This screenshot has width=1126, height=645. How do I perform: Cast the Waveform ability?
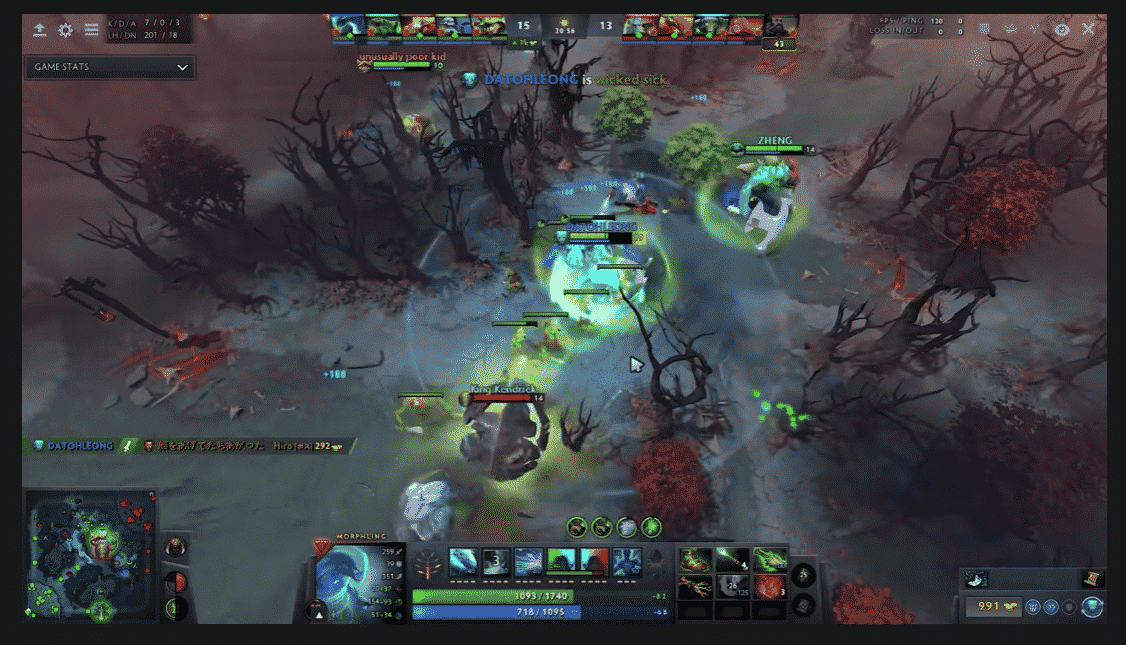coord(463,562)
